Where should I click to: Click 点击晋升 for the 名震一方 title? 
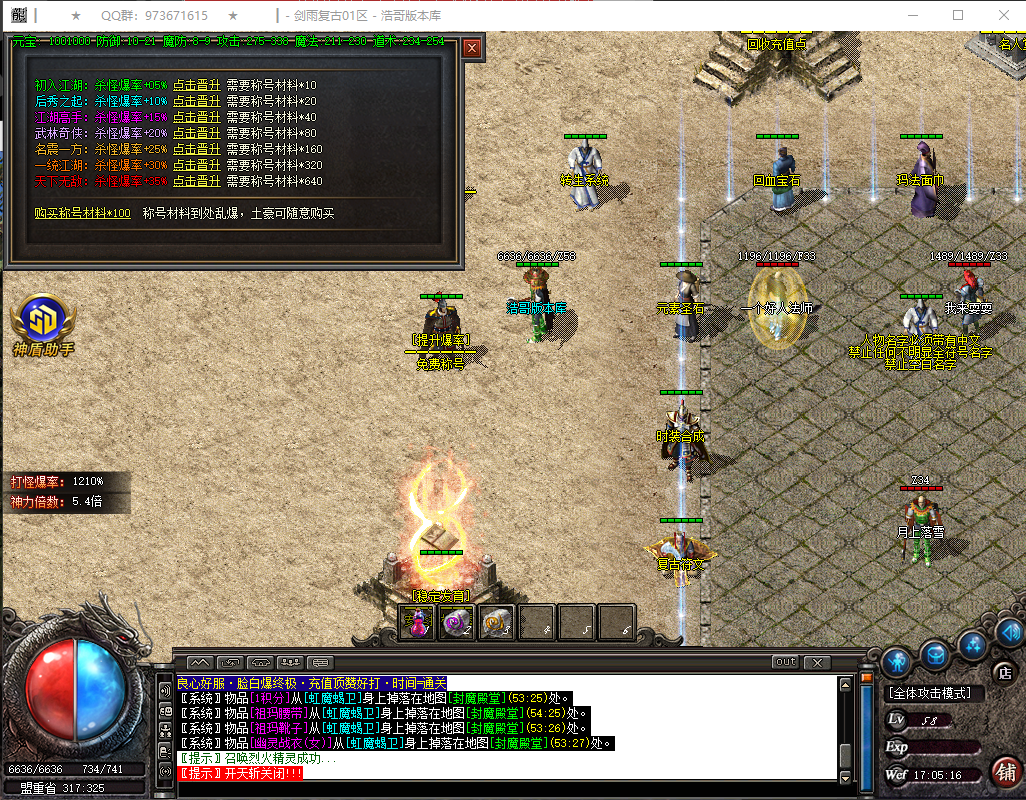196,149
